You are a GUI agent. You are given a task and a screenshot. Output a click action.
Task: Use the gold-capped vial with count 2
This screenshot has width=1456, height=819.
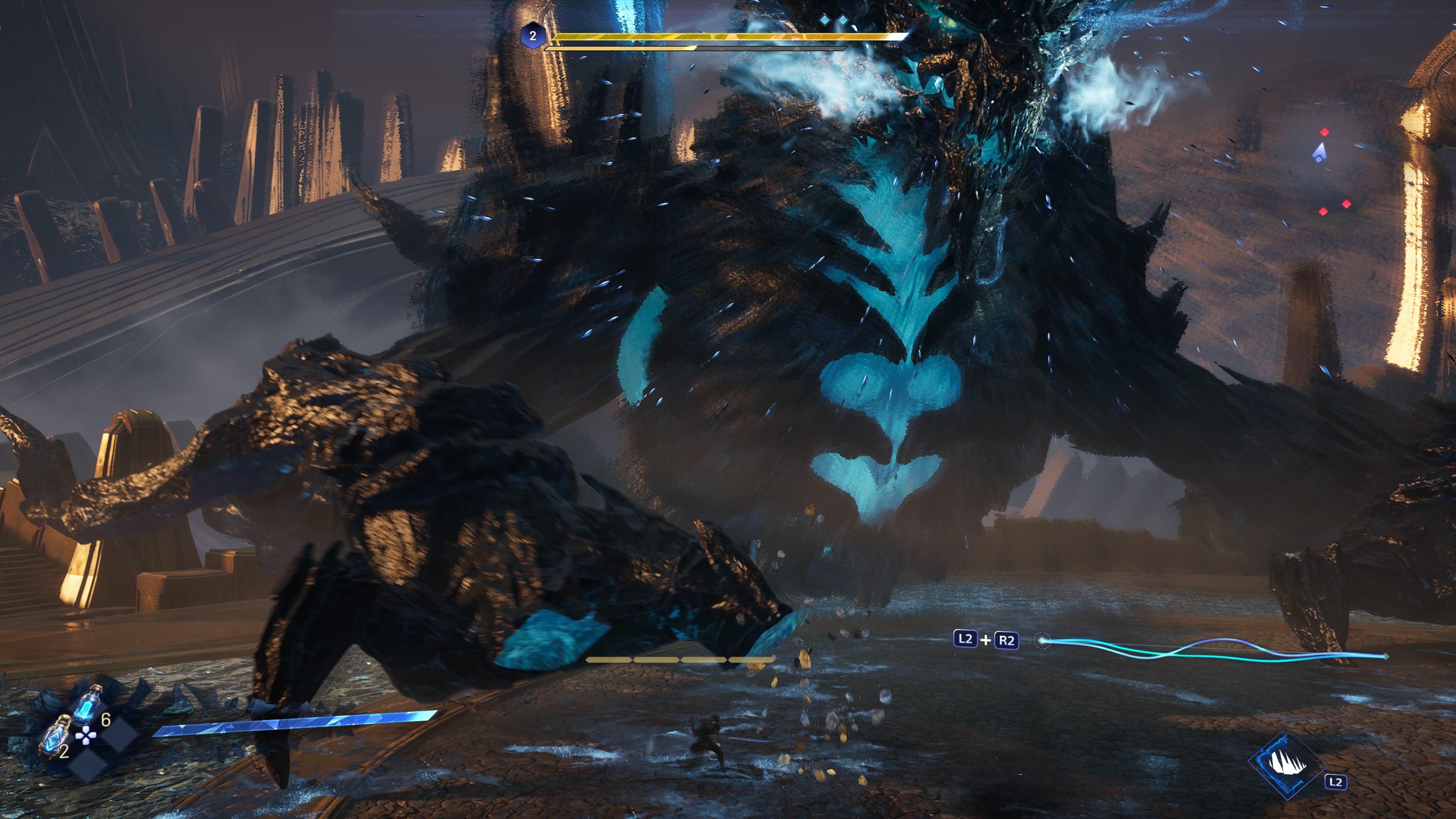pos(55,735)
